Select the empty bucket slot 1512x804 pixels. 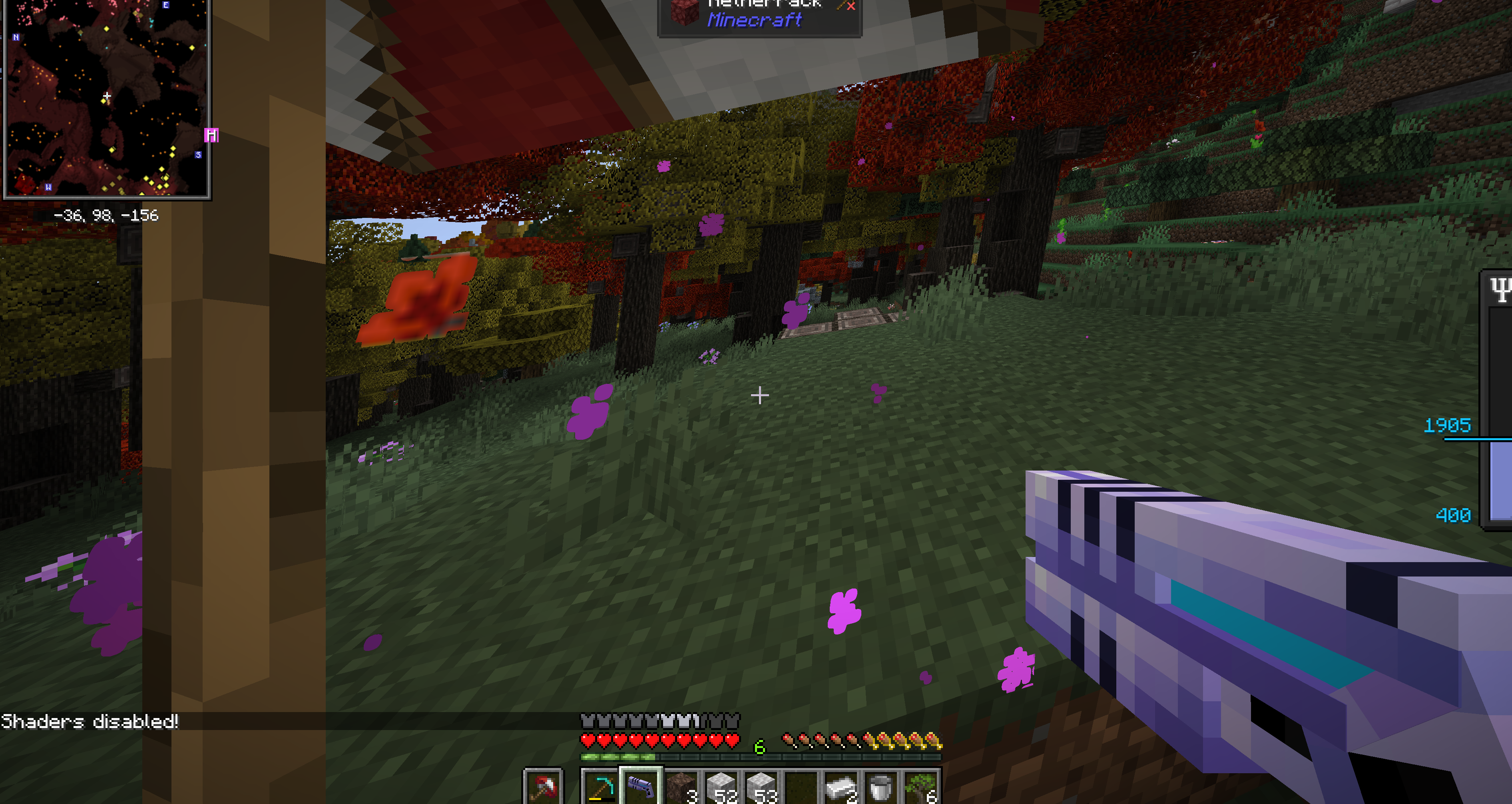tap(881, 787)
